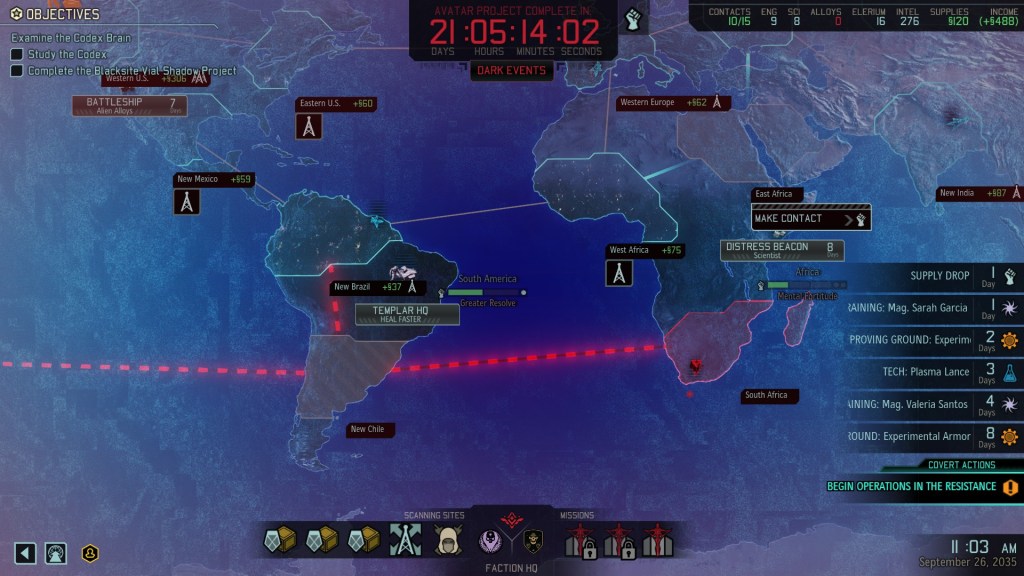Screen dimensions: 1024x576
Task: Open the black skull faction HQ icon
Action: pyautogui.click(x=533, y=541)
